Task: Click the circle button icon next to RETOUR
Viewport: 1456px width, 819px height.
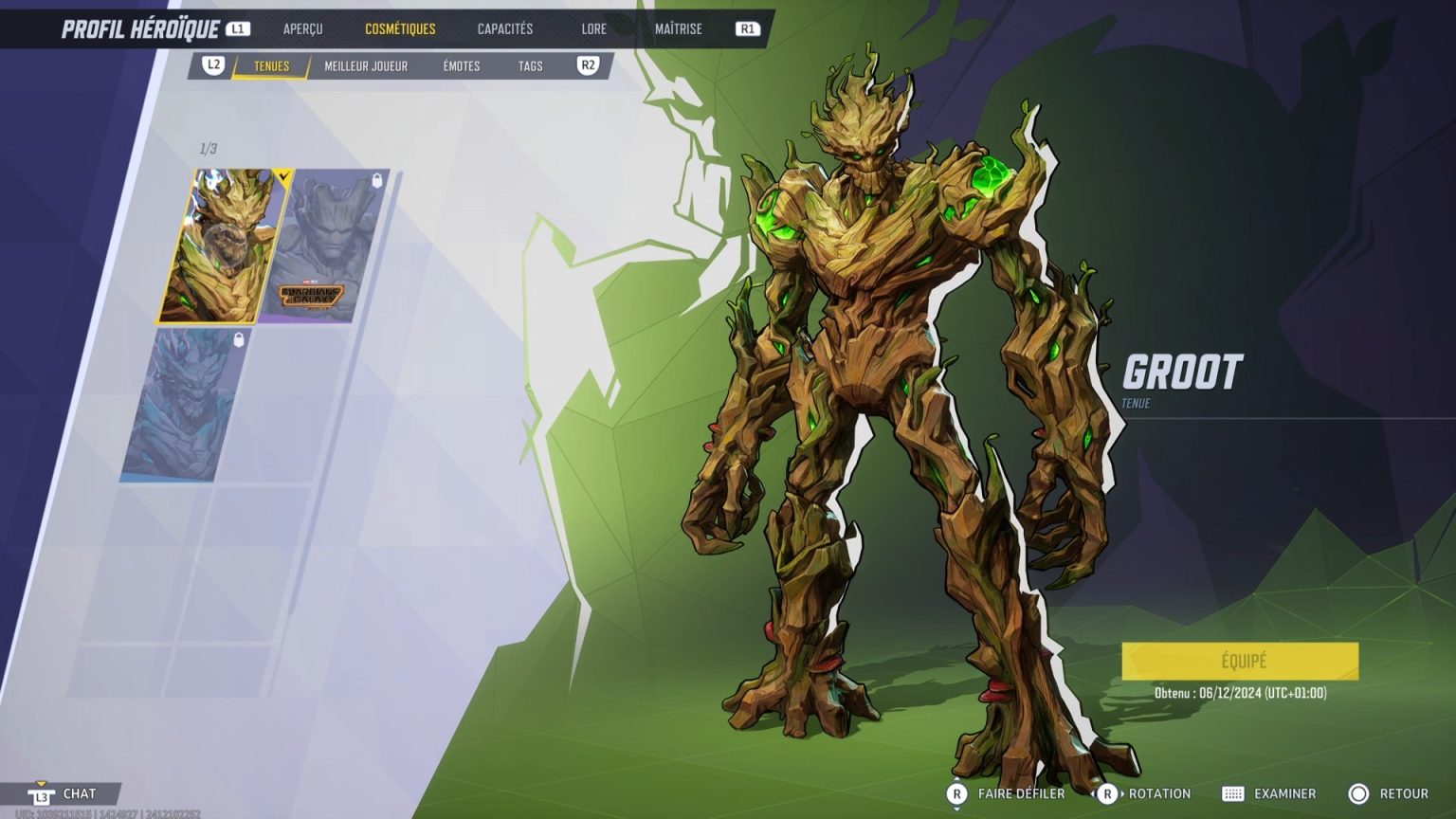Action: (1359, 793)
